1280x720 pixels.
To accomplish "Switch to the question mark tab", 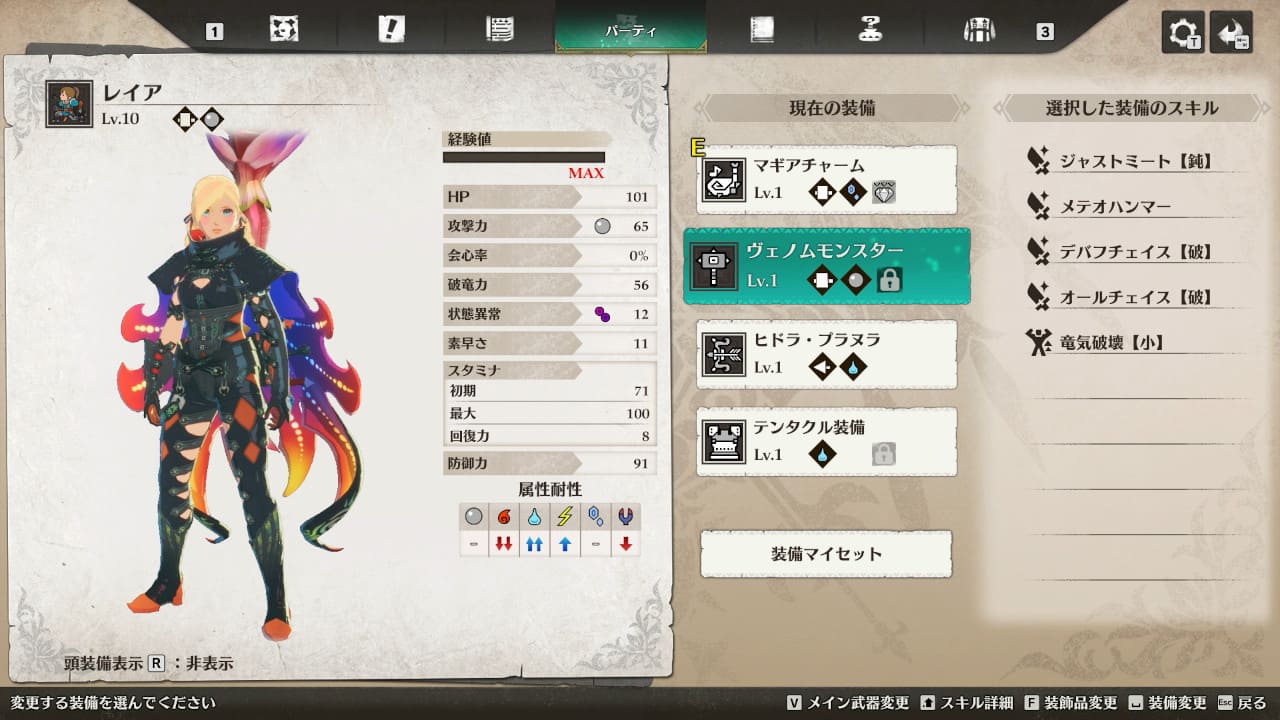I will [870, 30].
